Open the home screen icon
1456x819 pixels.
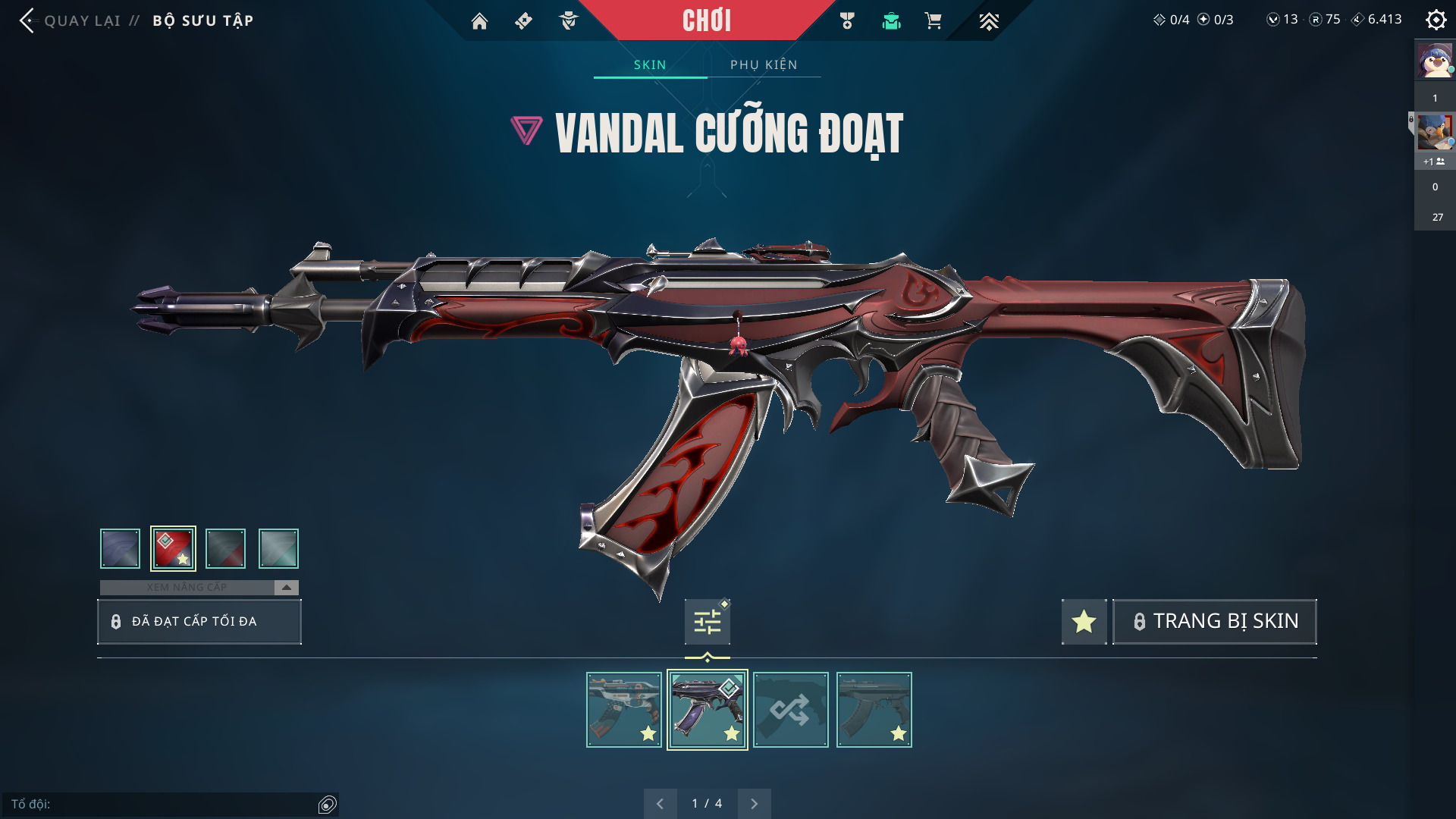click(x=479, y=21)
